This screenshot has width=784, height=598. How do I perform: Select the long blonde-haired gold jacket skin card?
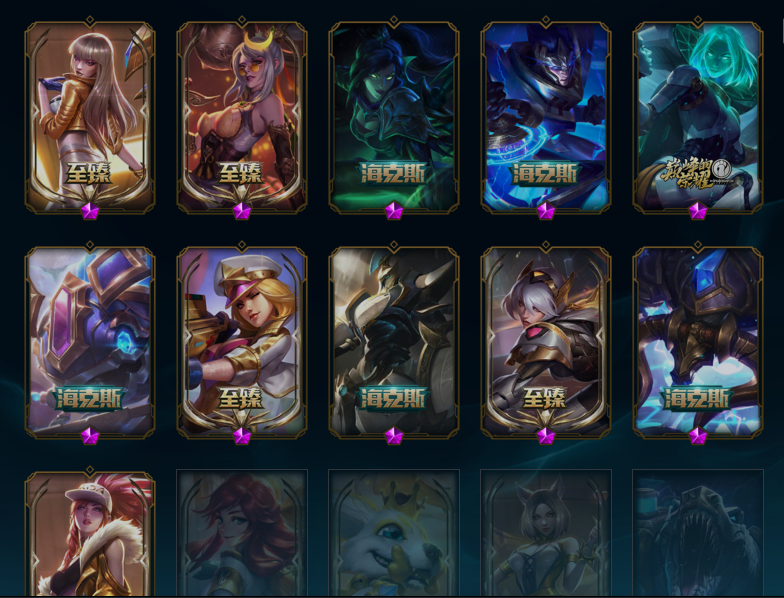(x=90, y=116)
